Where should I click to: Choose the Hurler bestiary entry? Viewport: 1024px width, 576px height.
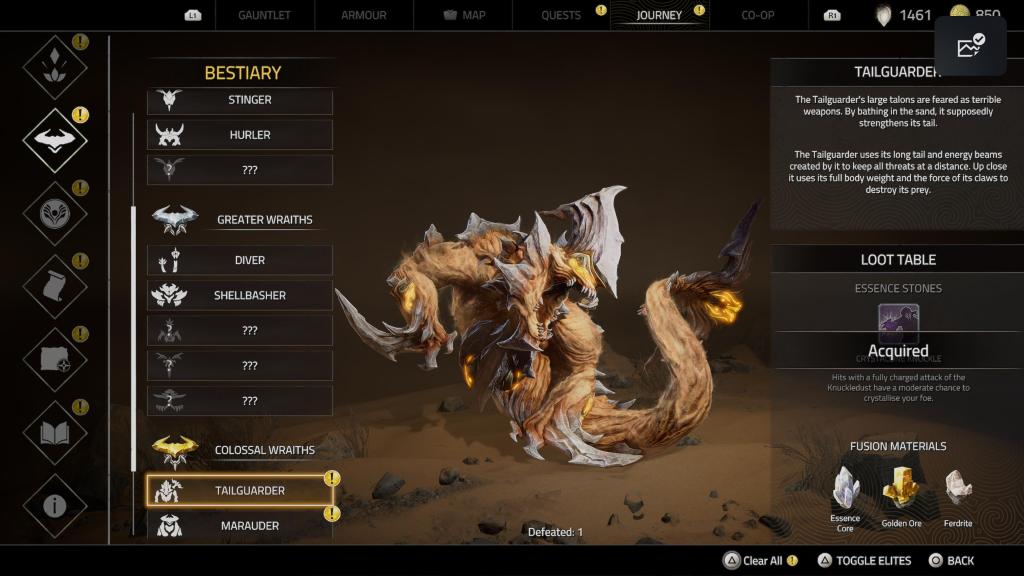(x=240, y=135)
